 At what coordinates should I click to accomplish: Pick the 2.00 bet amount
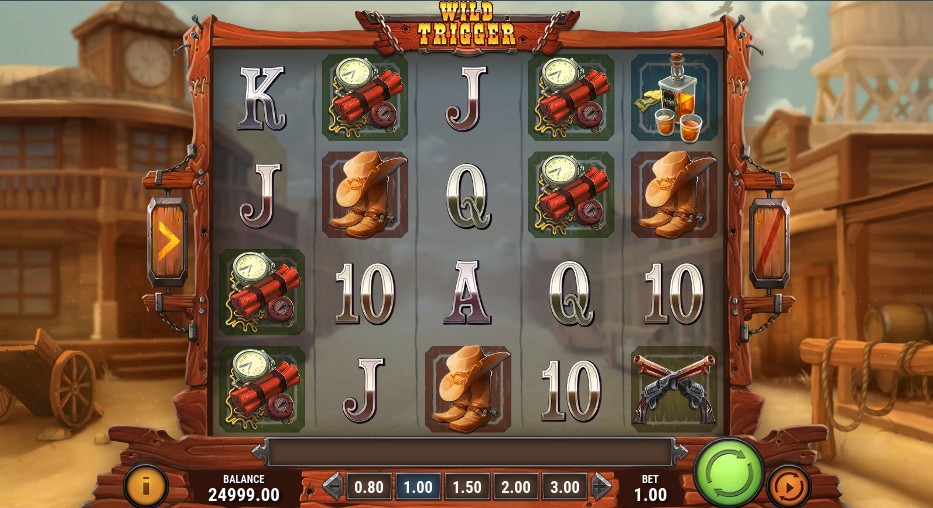point(515,487)
